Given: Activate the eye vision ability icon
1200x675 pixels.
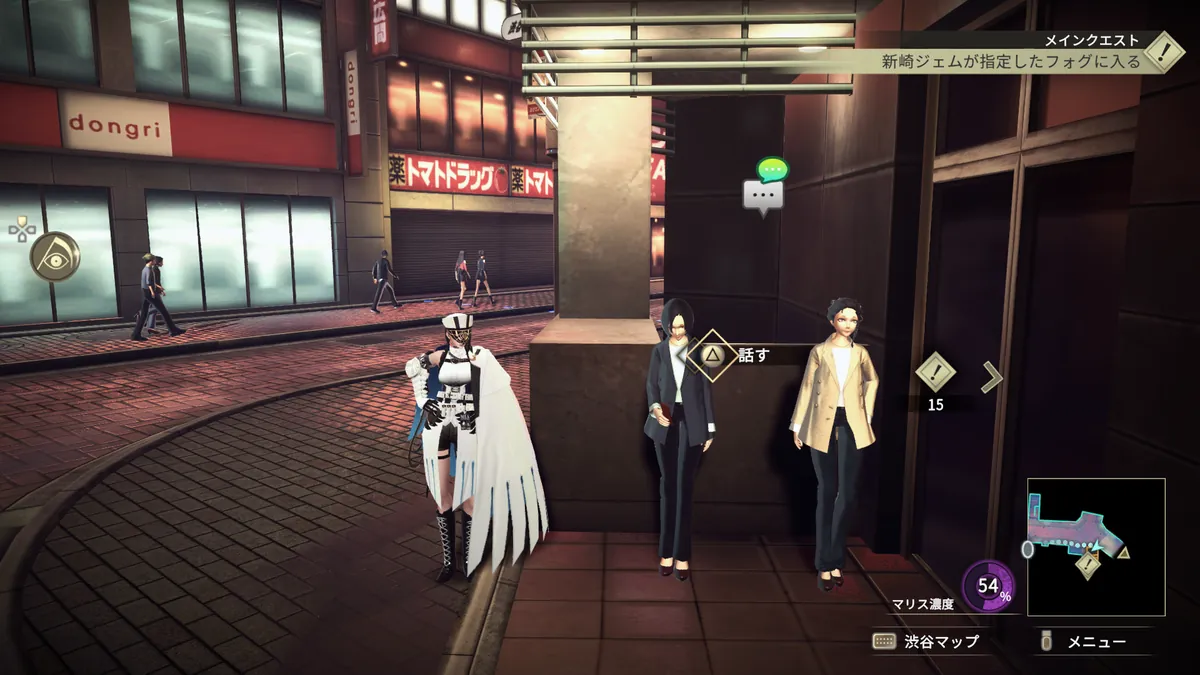Looking at the screenshot, I should (56, 258).
